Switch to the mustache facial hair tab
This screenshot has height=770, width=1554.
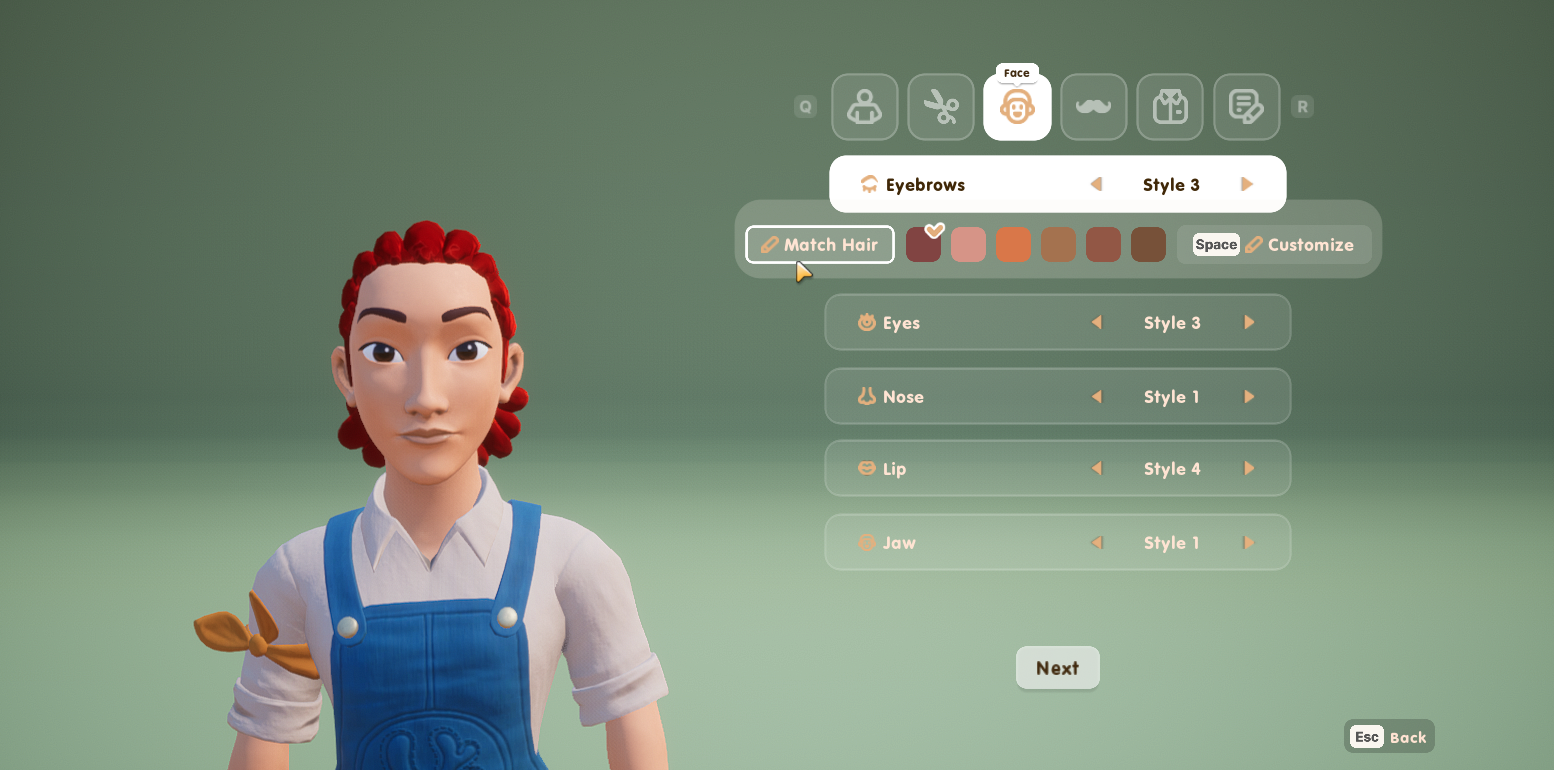1093,107
